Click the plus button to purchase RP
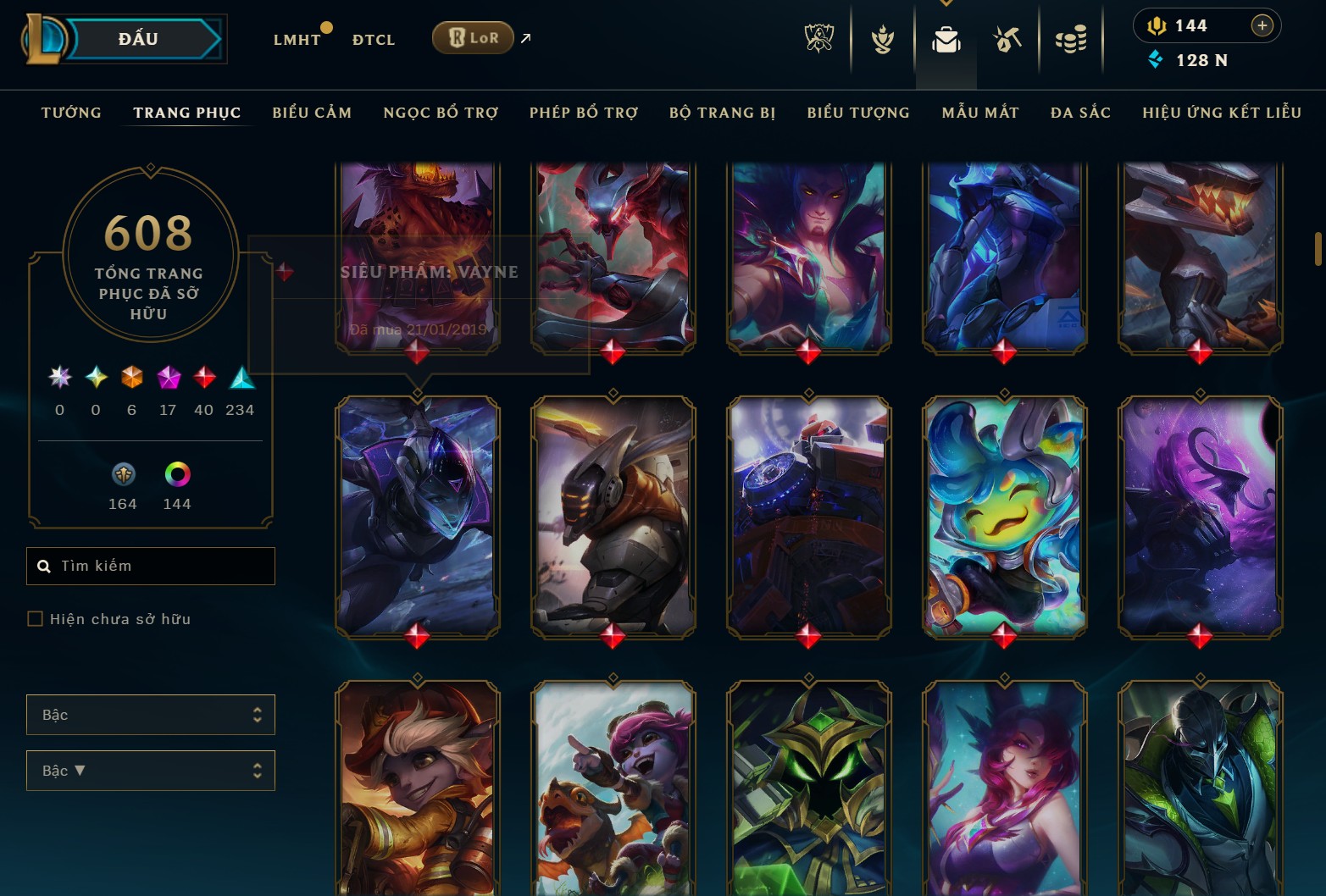Viewport: 1326px width, 896px height. [1262, 25]
